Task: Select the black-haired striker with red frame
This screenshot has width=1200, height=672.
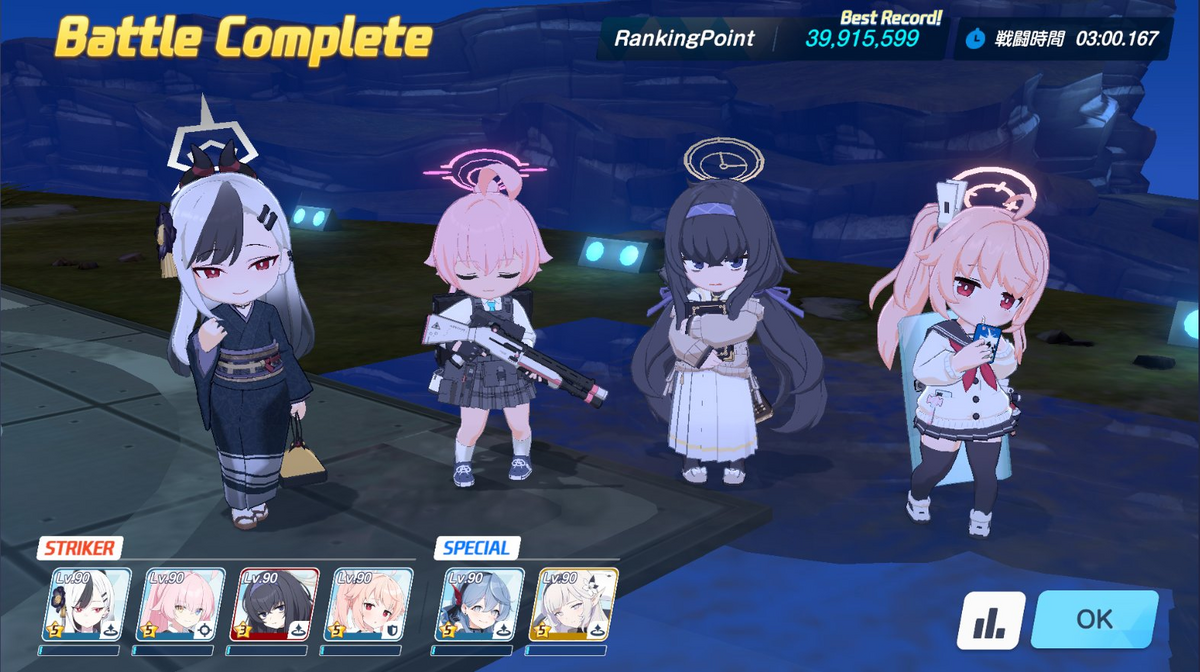Action: click(275, 604)
